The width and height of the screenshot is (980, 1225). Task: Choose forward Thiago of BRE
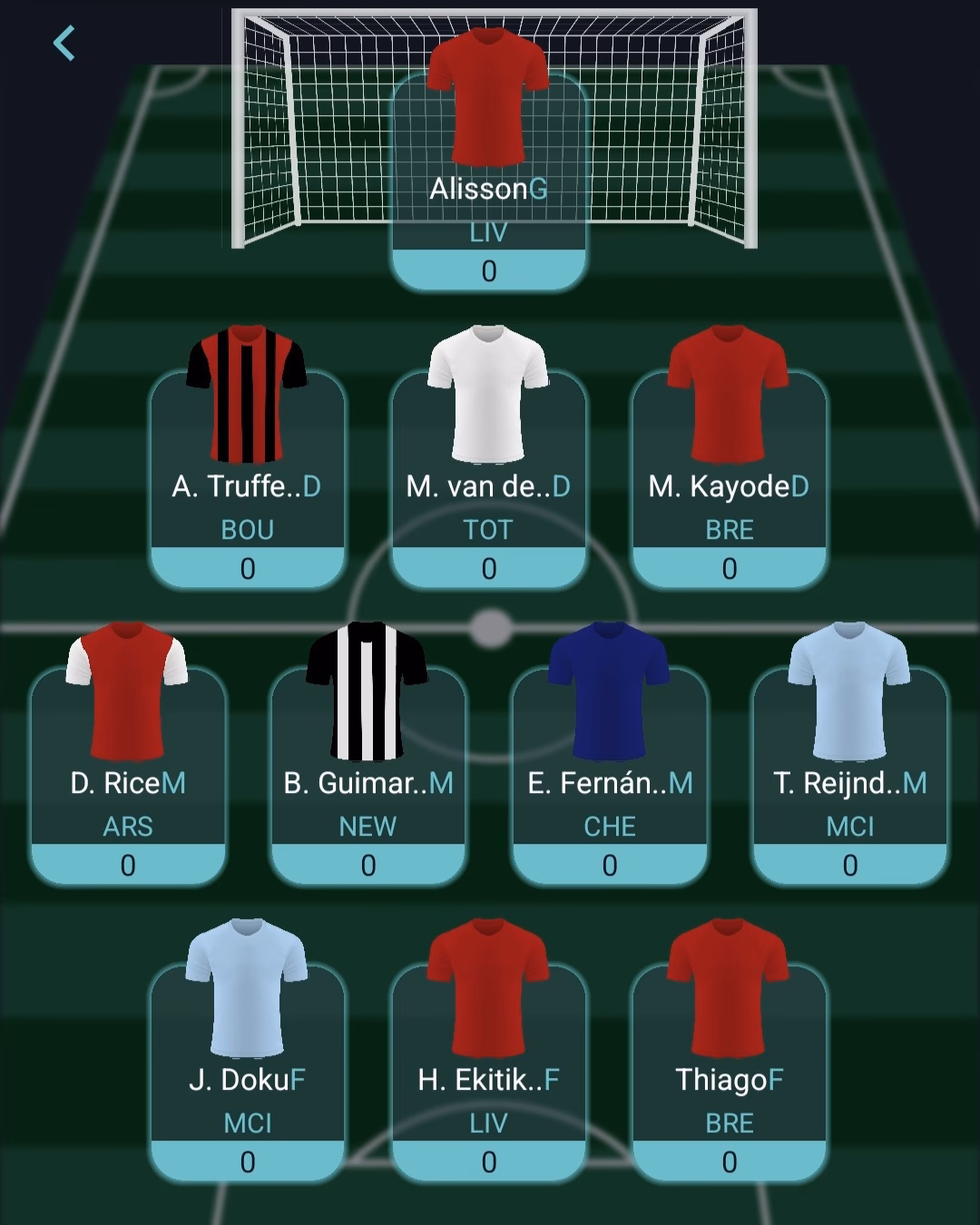(x=729, y=1073)
